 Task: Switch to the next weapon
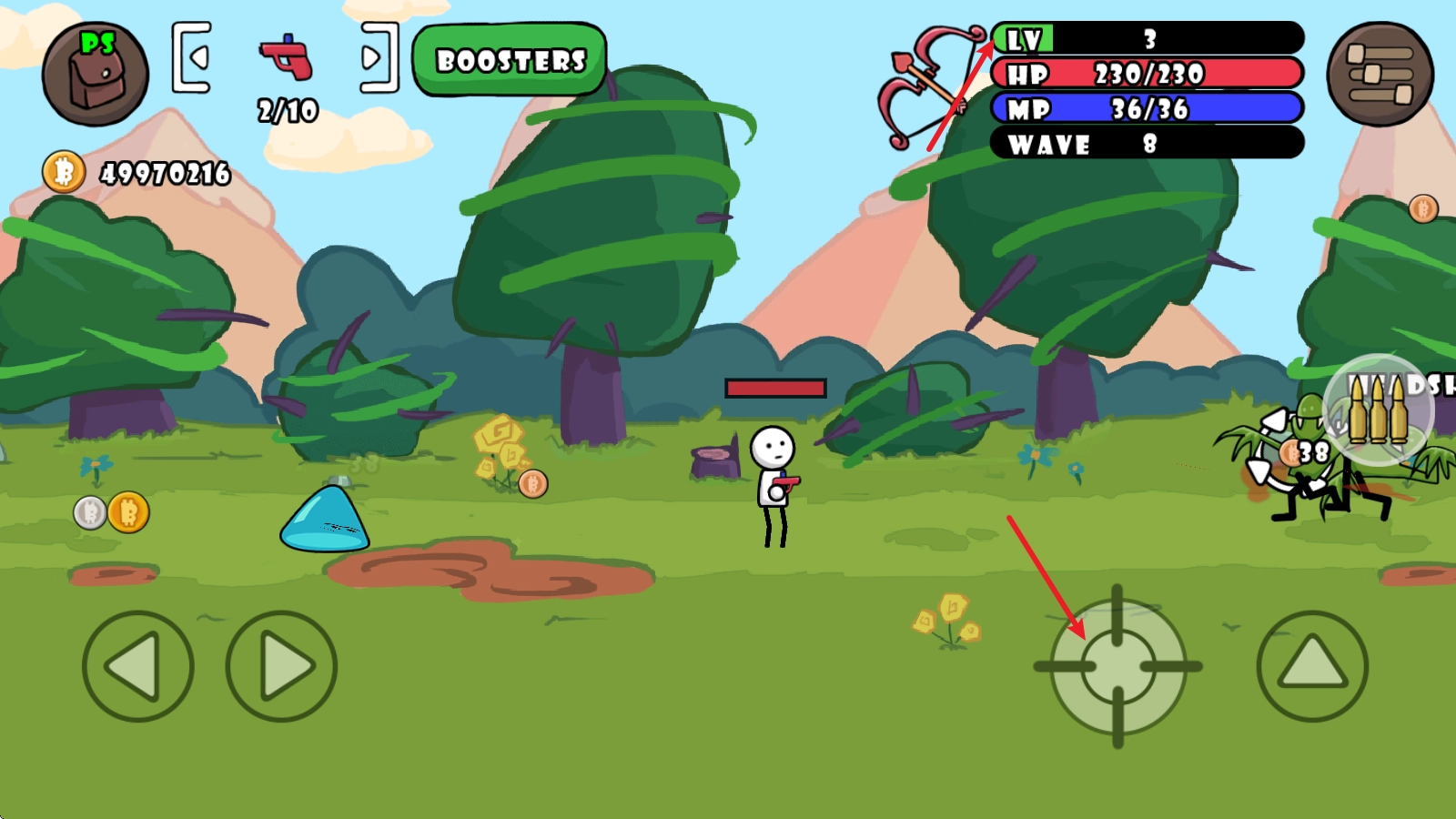(x=378, y=58)
